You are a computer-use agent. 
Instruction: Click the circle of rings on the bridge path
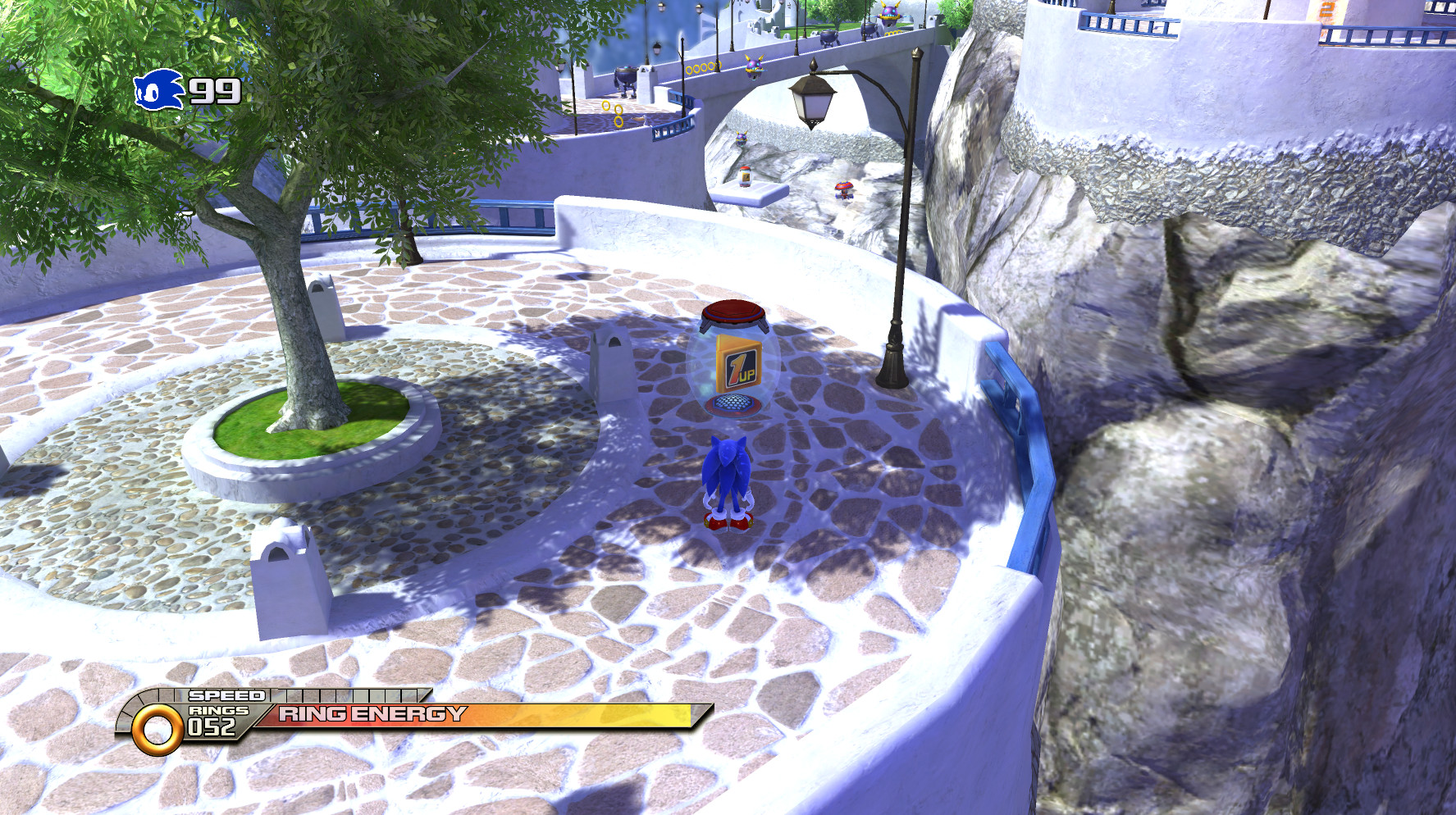pyautogui.click(x=702, y=68)
